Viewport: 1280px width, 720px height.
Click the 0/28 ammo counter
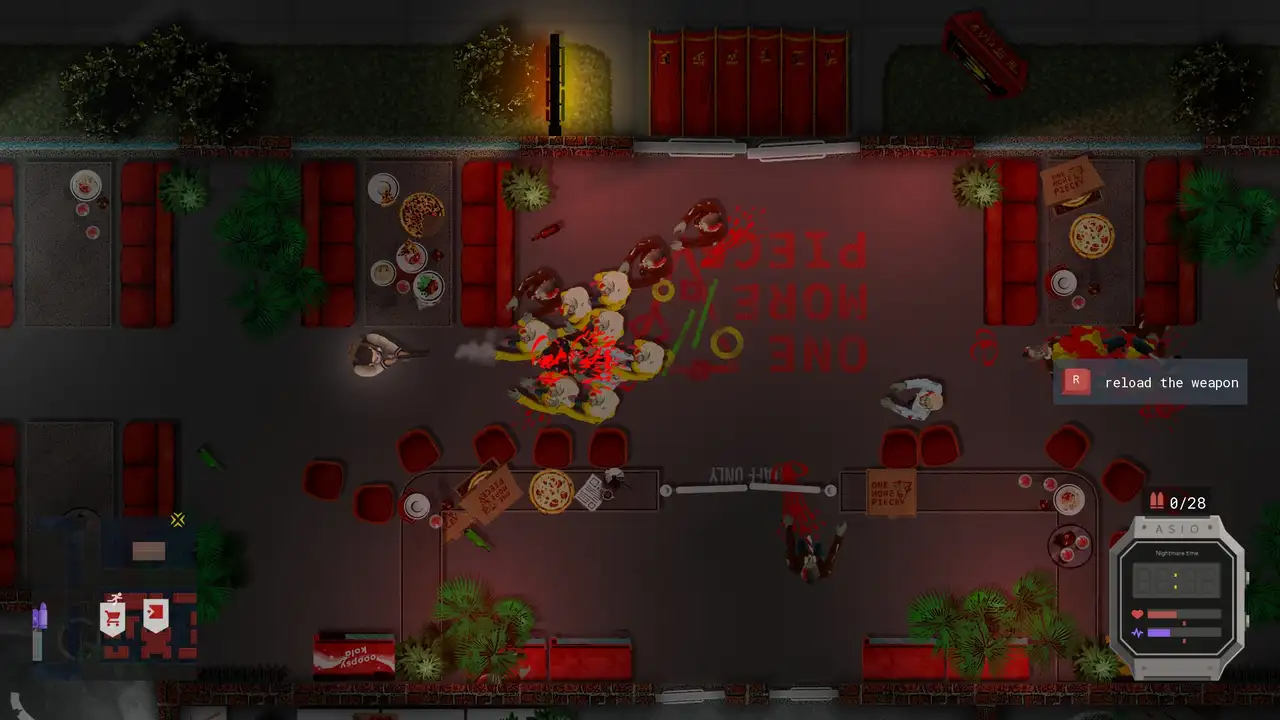pos(1187,503)
